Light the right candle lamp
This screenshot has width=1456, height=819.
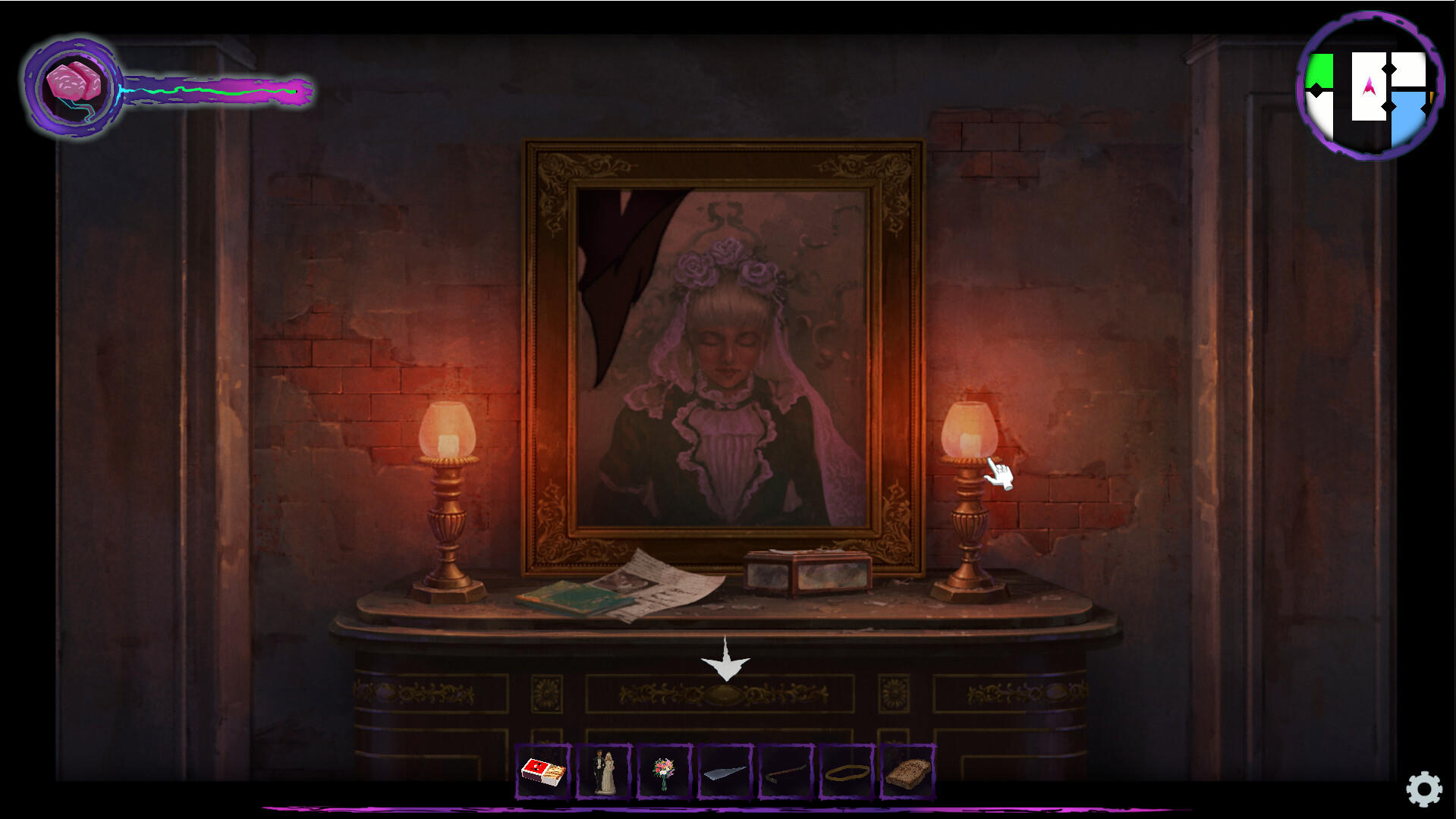tap(967, 432)
